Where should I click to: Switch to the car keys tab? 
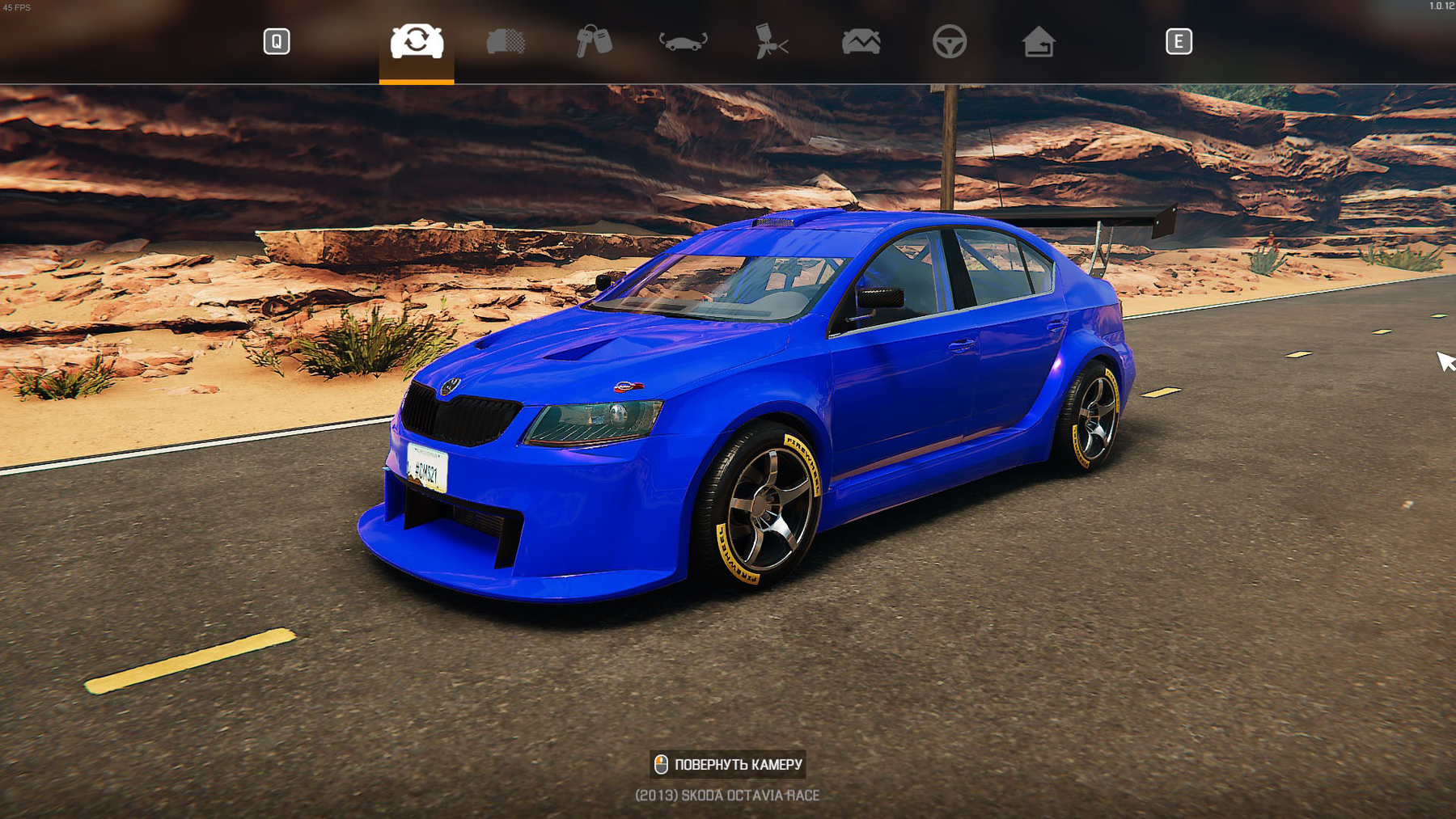pos(594,41)
